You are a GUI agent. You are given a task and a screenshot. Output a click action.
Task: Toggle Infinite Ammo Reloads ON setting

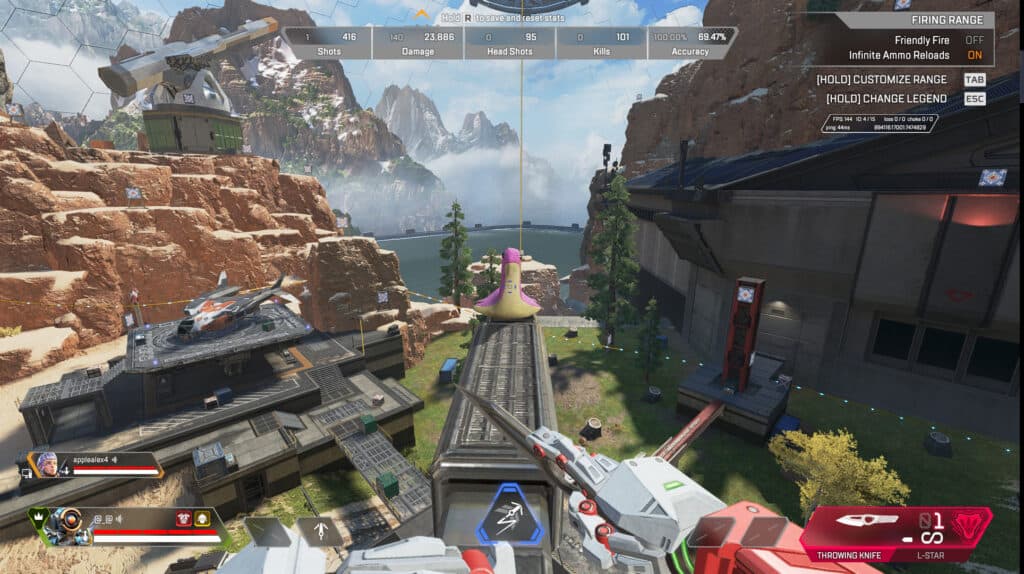pyautogui.click(x=974, y=55)
